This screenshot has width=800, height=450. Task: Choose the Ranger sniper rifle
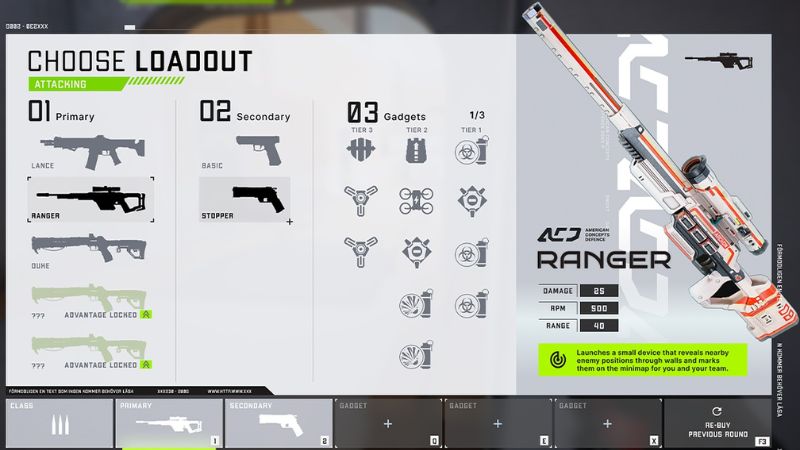pos(90,198)
